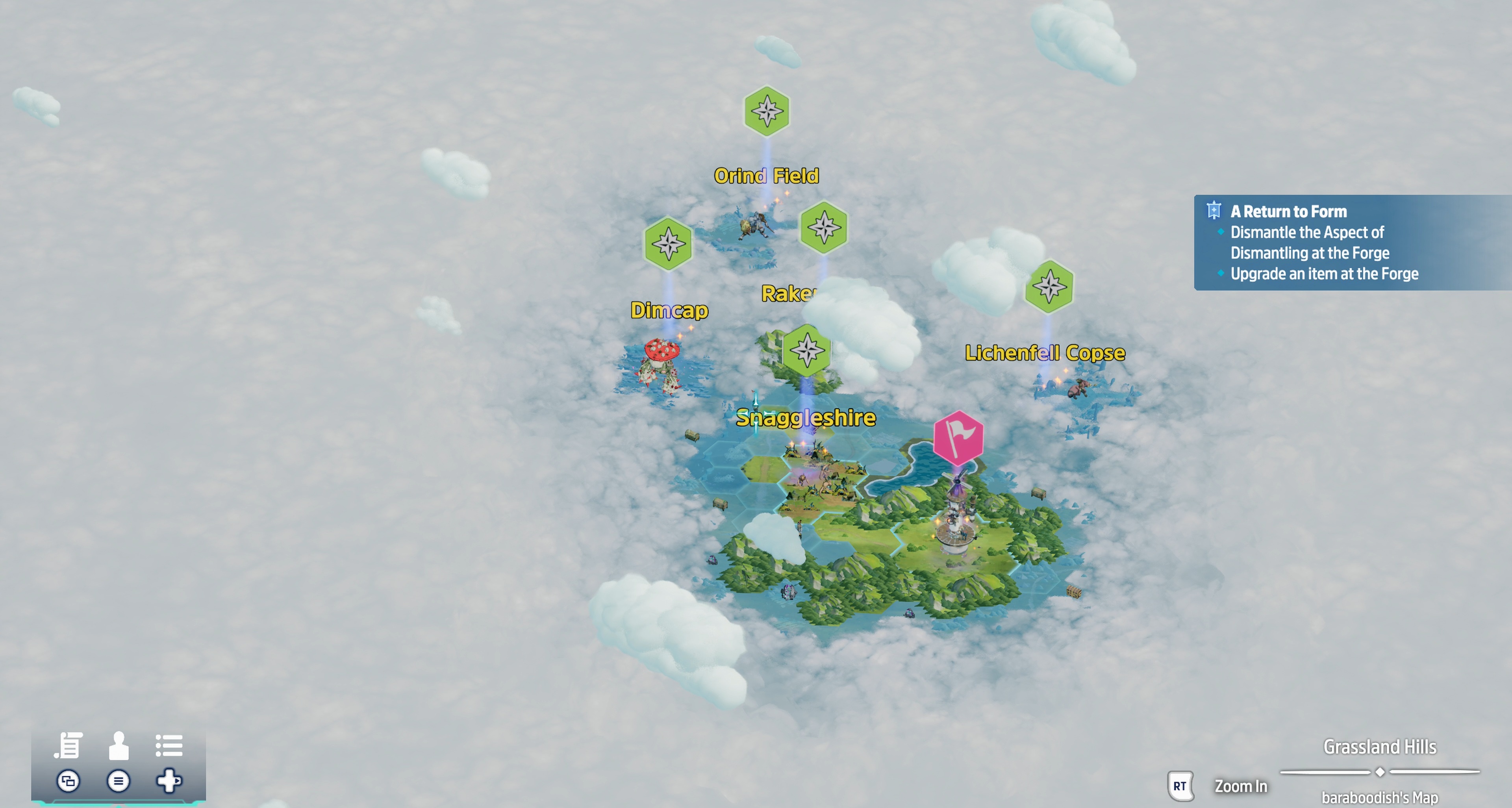The height and width of the screenshot is (808, 1512).
Task: Open the quest journal scroll icon
Action: [x=69, y=745]
